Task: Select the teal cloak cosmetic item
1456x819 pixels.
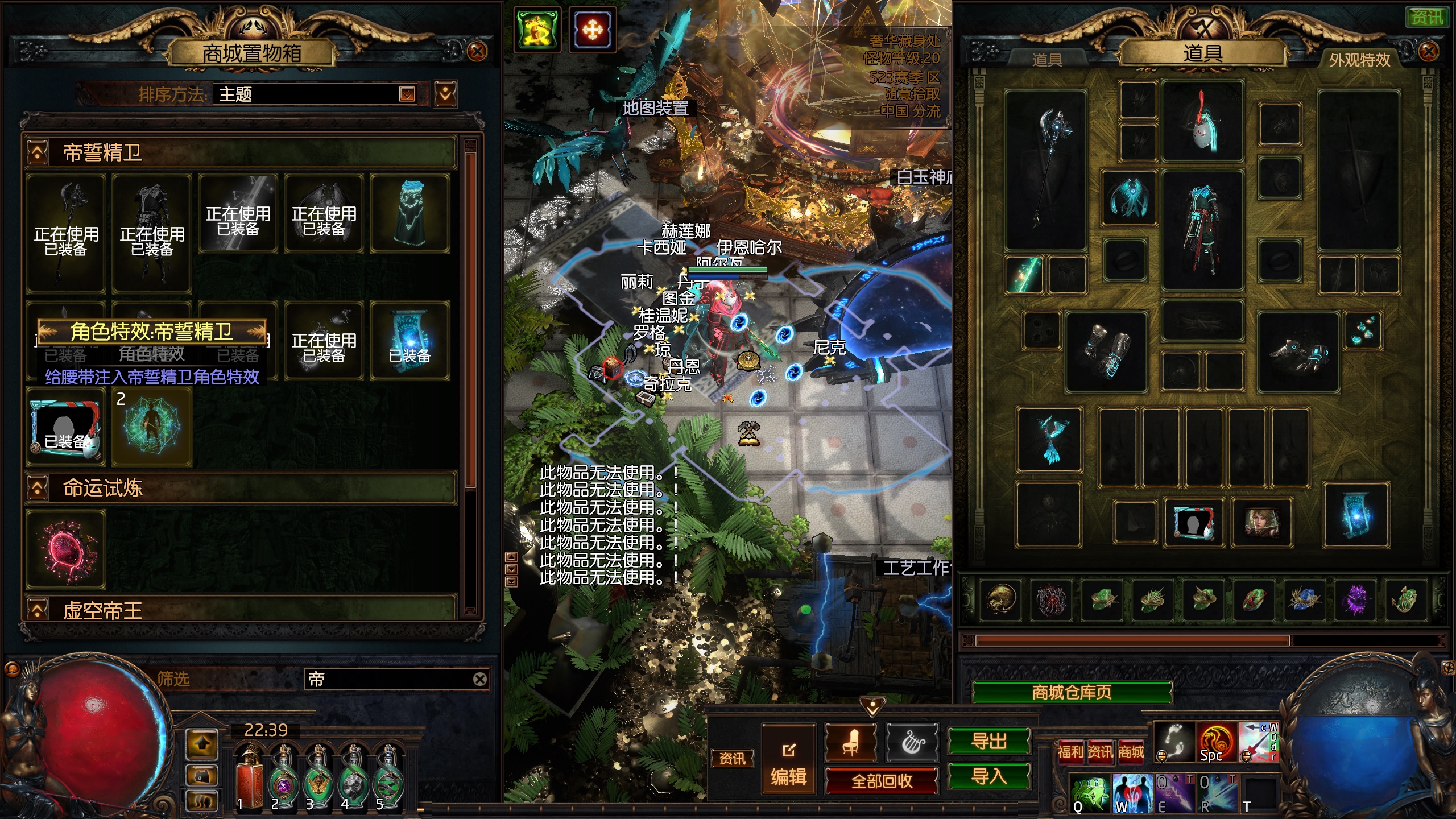Action: click(409, 213)
